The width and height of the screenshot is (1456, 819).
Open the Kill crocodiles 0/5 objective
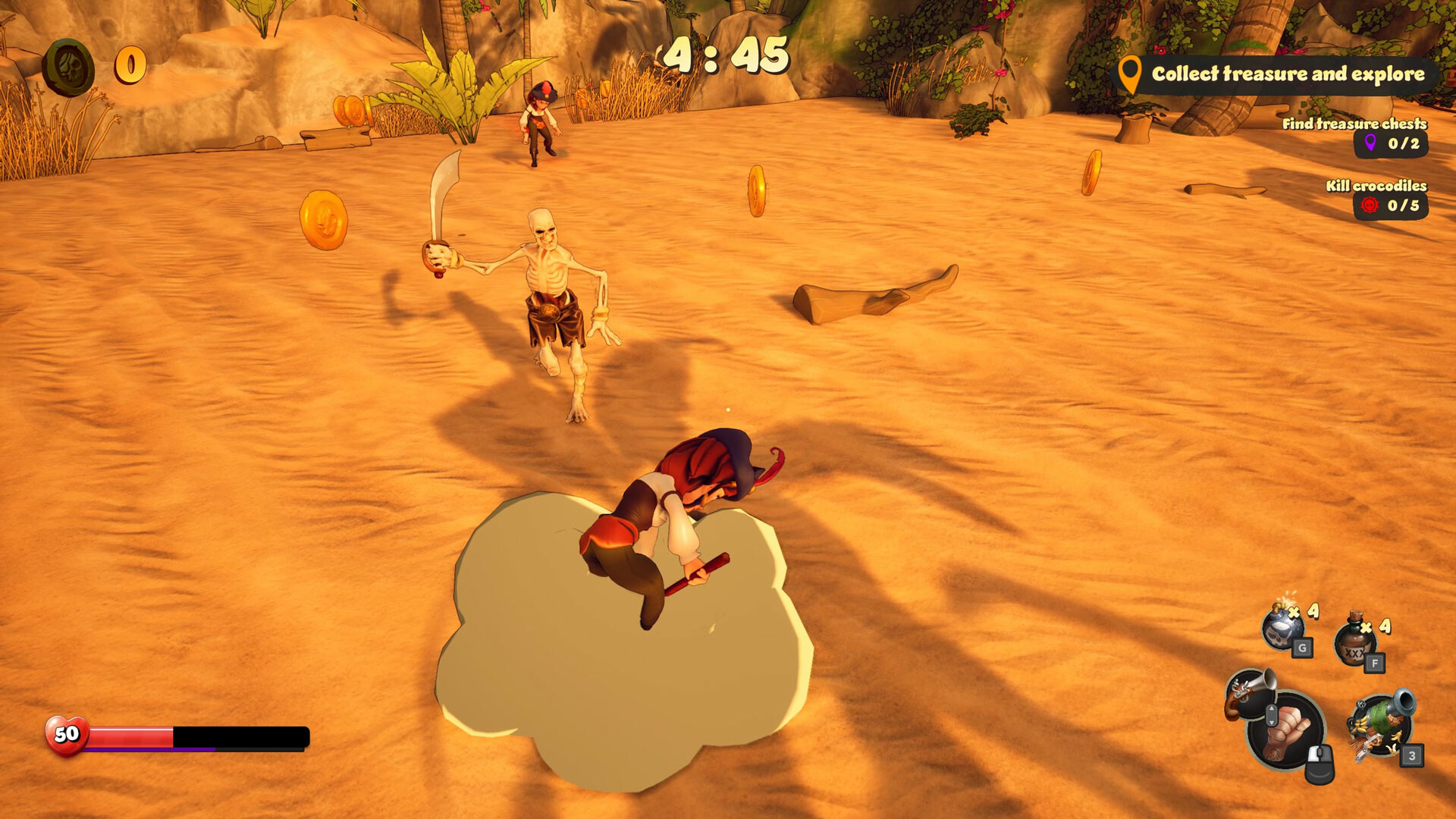tap(1377, 184)
